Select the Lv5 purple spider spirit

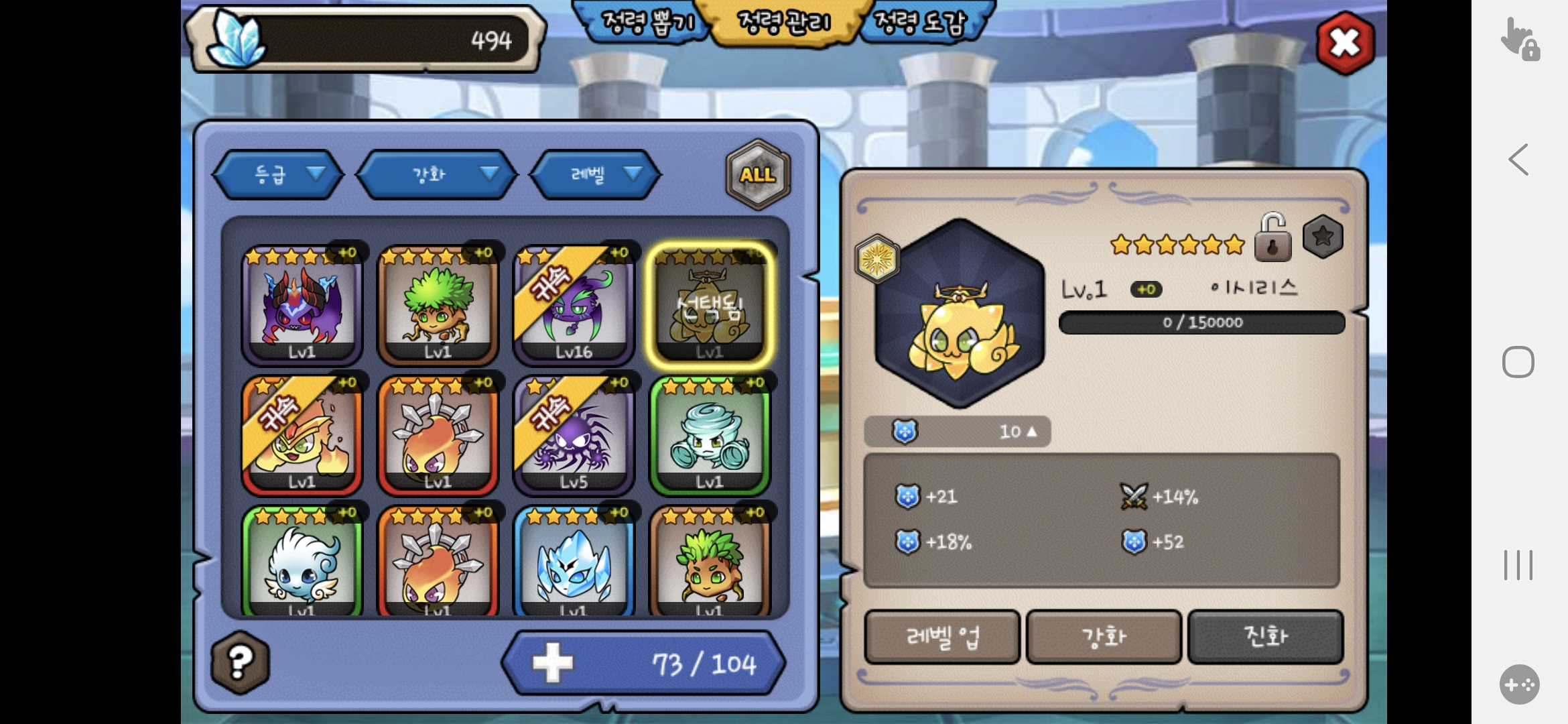pos(574,436)
